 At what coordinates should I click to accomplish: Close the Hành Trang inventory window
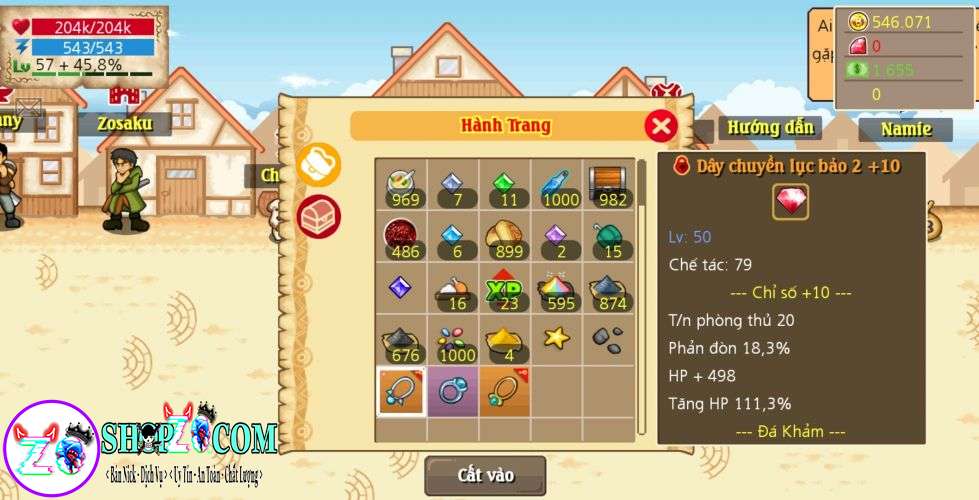pyautogui.click(x=660, y=126)
